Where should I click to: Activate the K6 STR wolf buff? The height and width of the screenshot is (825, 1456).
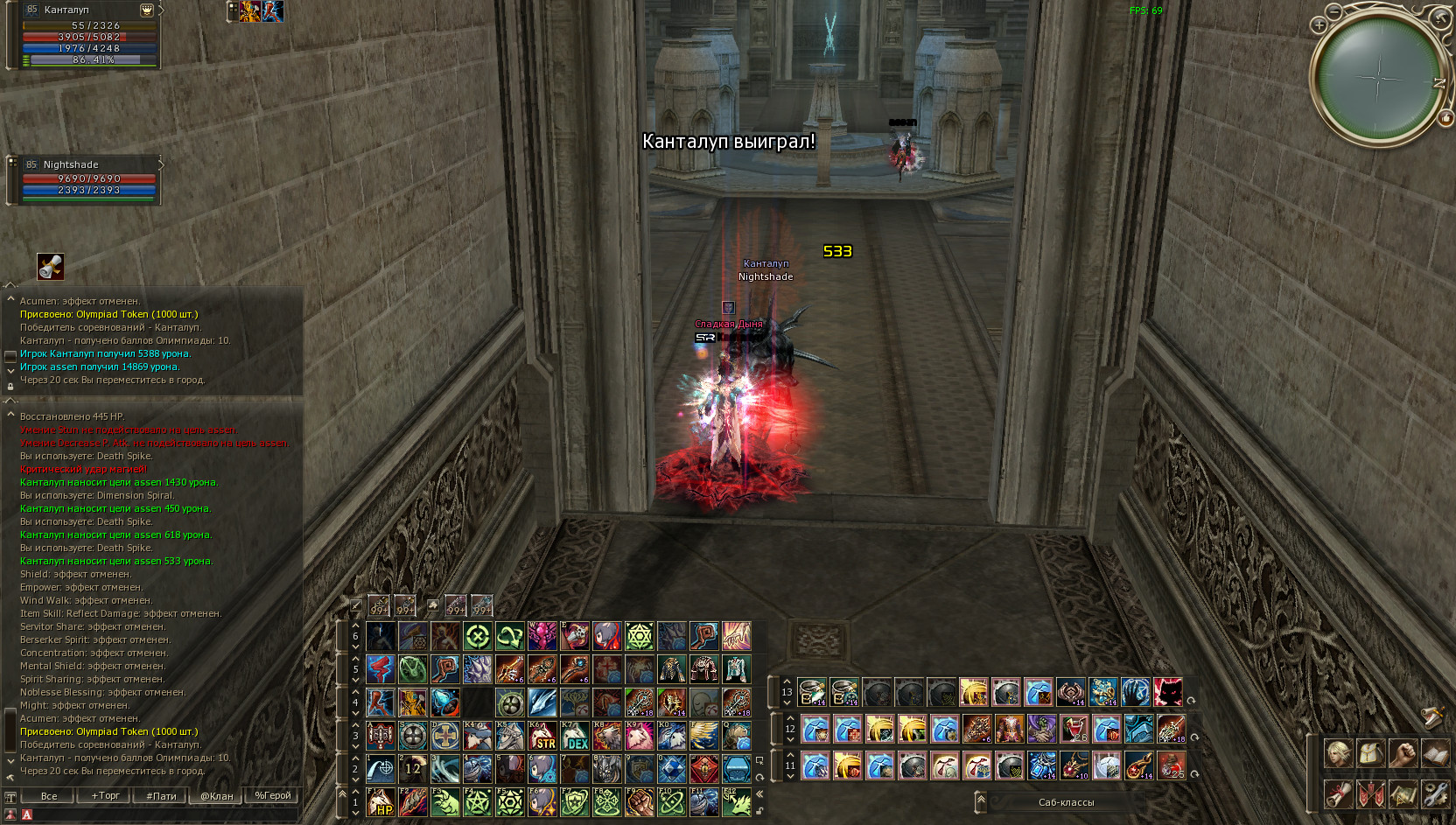(542, 736)
